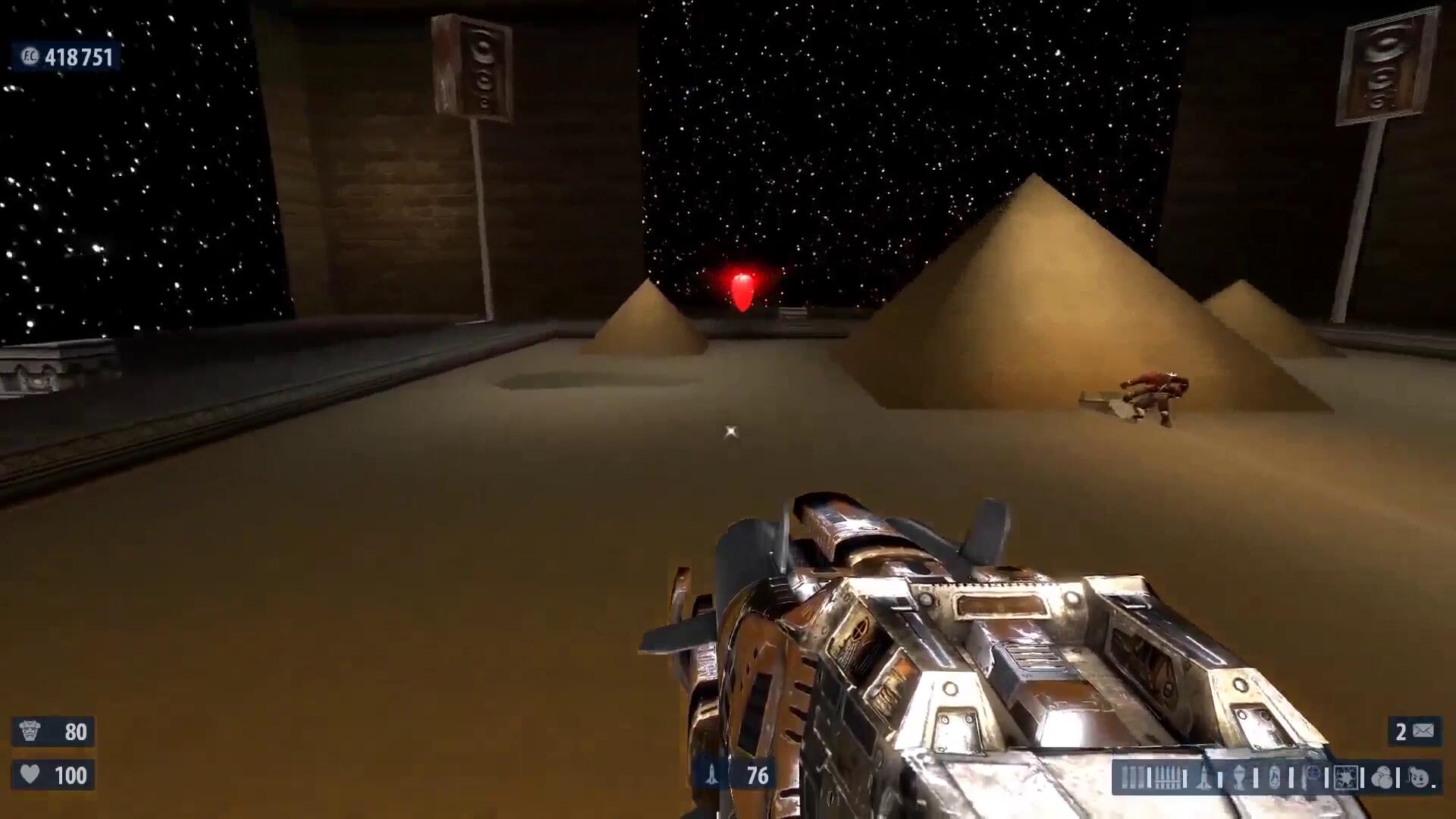The width and height of the screenshot is (1456, 819).
Task: Pick the Serious Bomb face icon
Action: coord(1418,778)
